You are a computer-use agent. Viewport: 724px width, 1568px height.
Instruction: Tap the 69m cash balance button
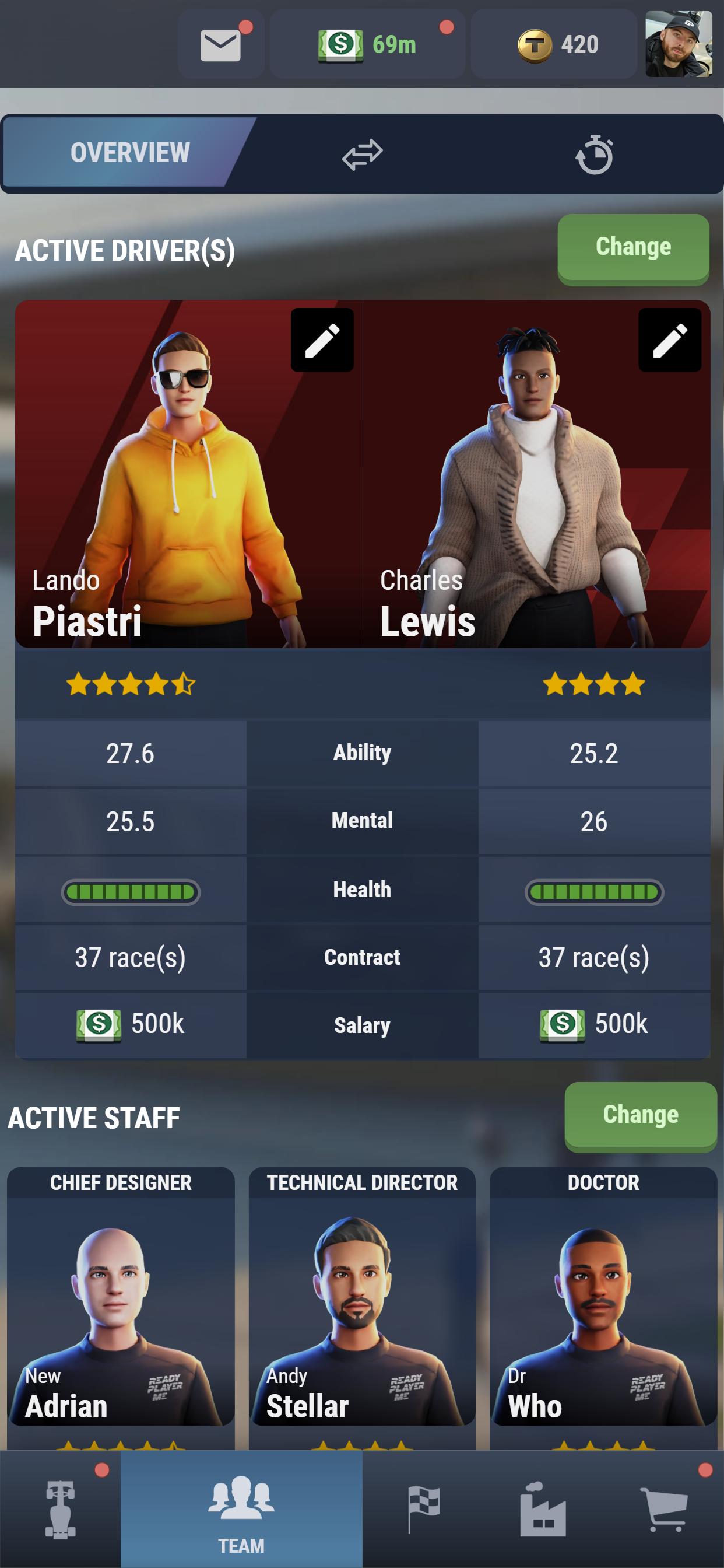[367, 45]
